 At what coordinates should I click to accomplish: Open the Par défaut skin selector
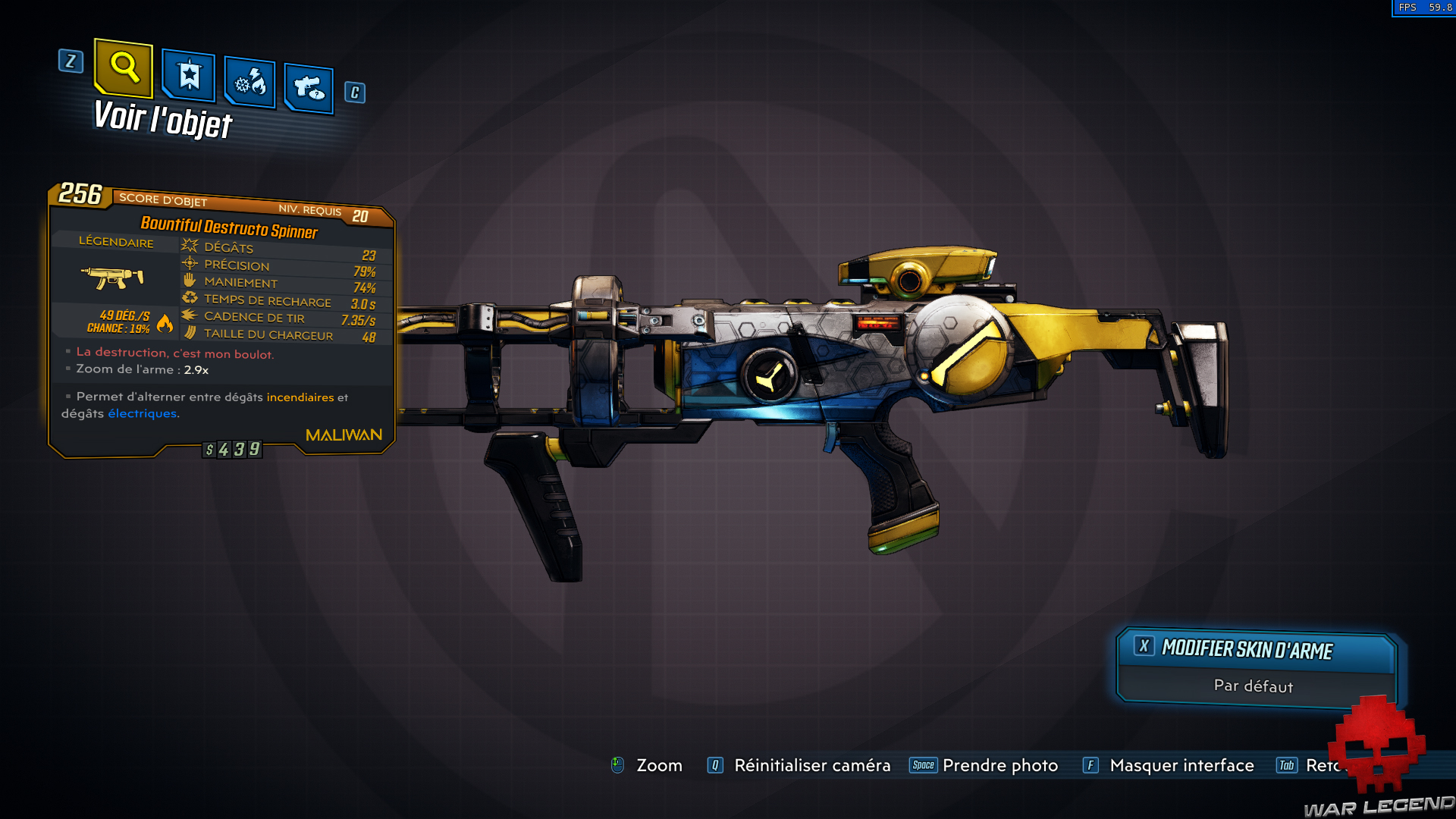1254,685
